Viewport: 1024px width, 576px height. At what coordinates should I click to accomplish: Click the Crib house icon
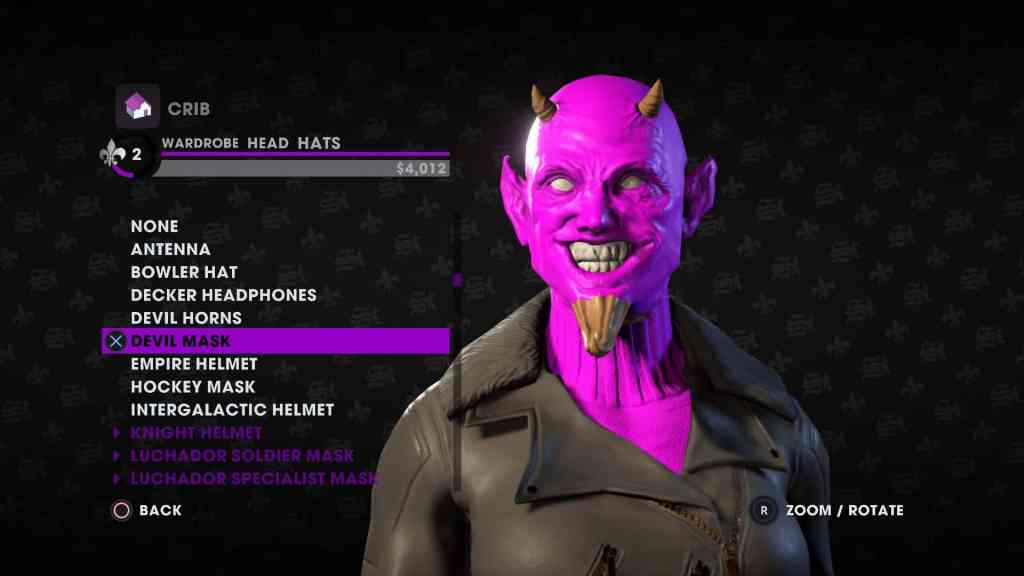[138, 106]
